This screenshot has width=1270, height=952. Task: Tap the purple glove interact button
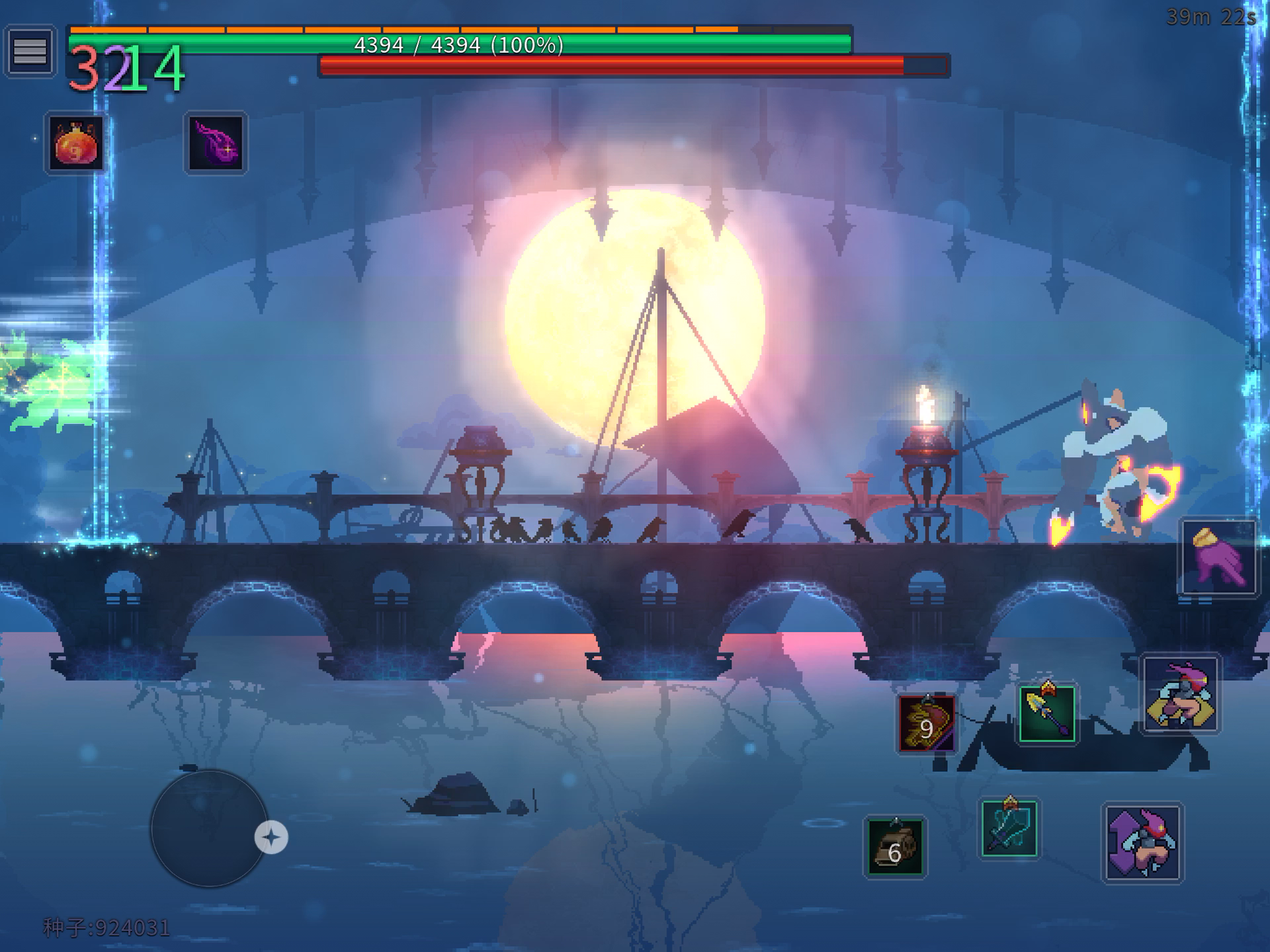[1218, 557]
